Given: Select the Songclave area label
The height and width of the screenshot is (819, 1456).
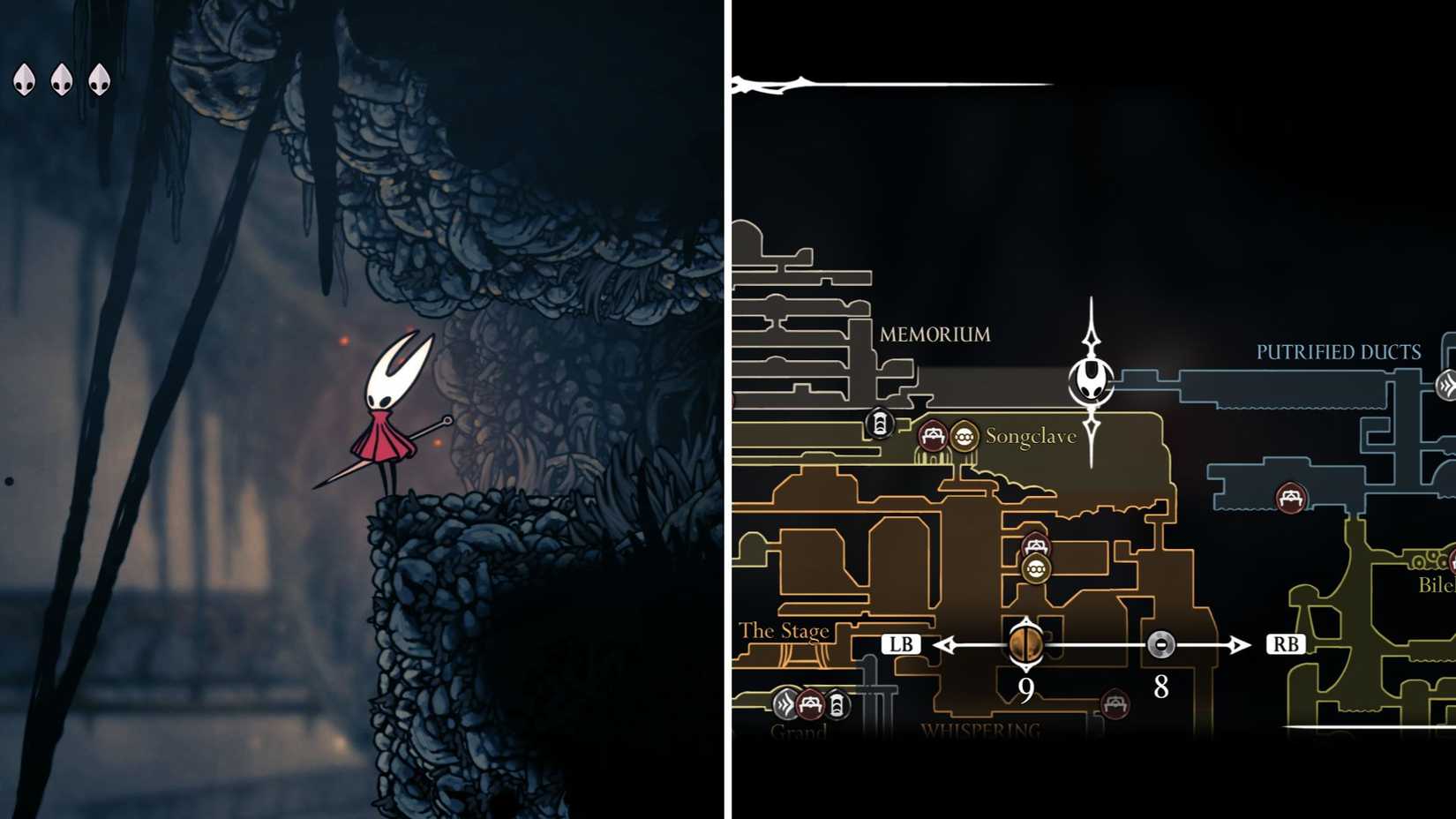Looking at the screenshot, I should [1031, 435].
